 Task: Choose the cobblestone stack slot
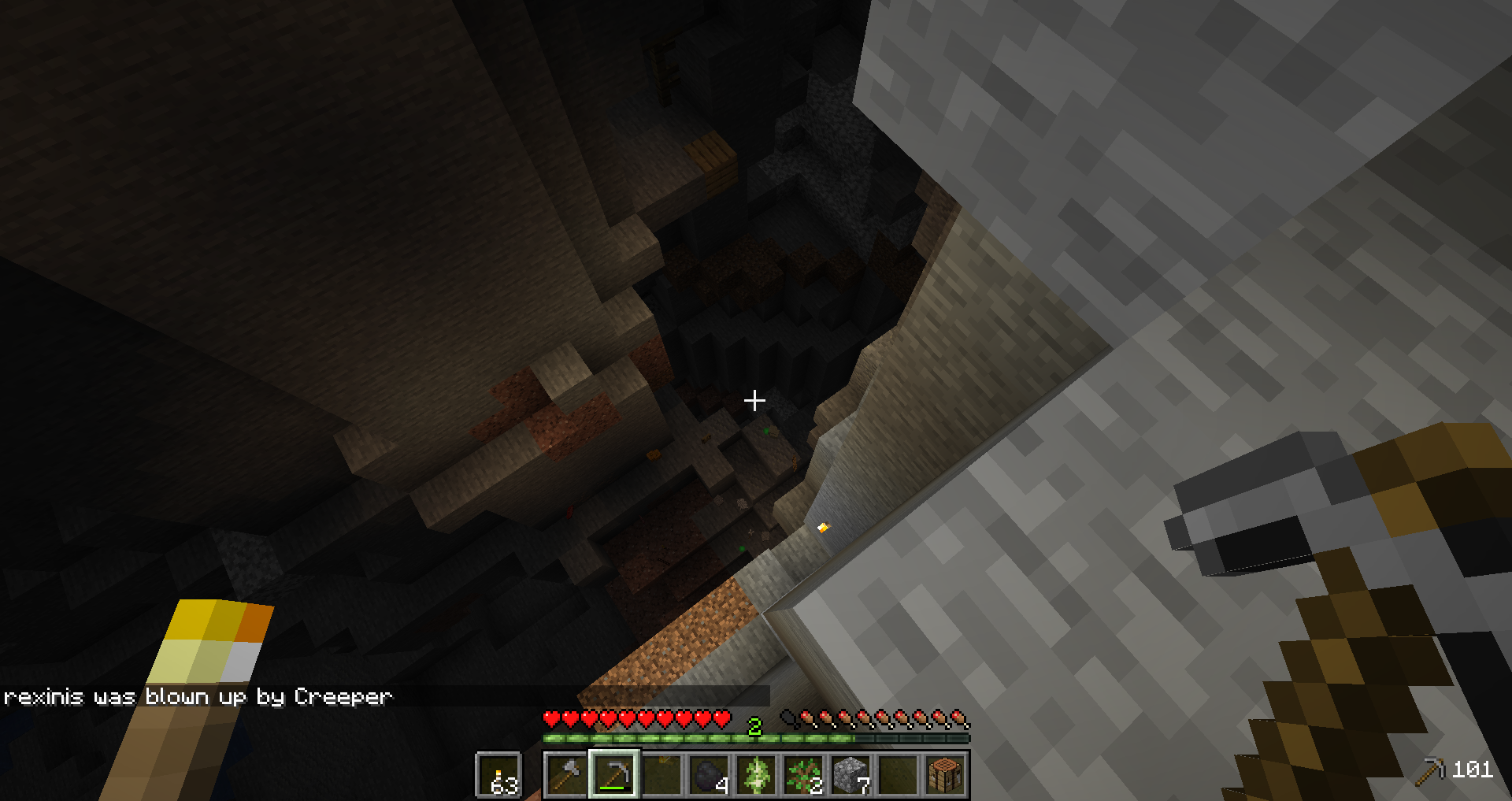[x=850, y=774]
